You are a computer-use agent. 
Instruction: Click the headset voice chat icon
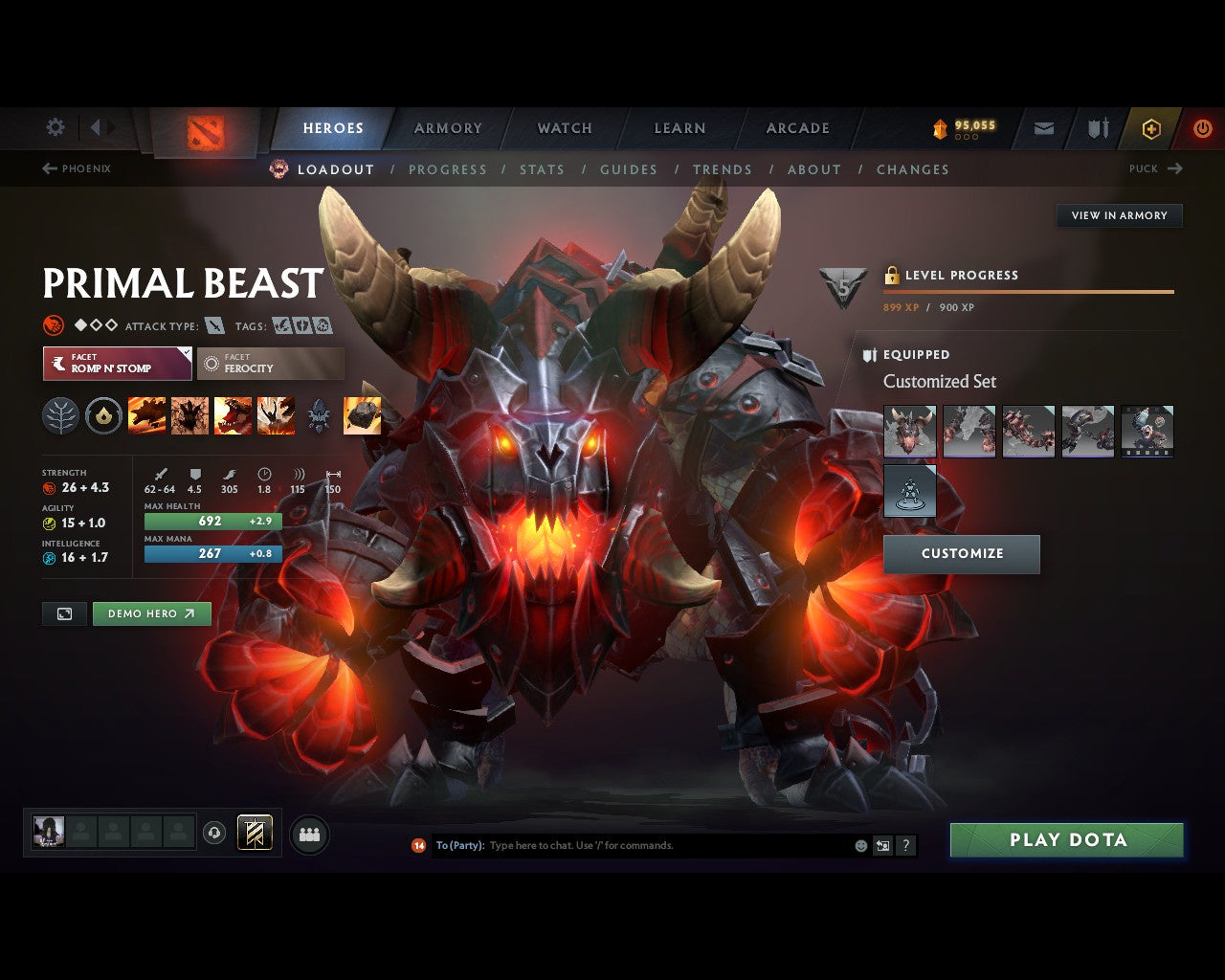[x=214, y=834]
